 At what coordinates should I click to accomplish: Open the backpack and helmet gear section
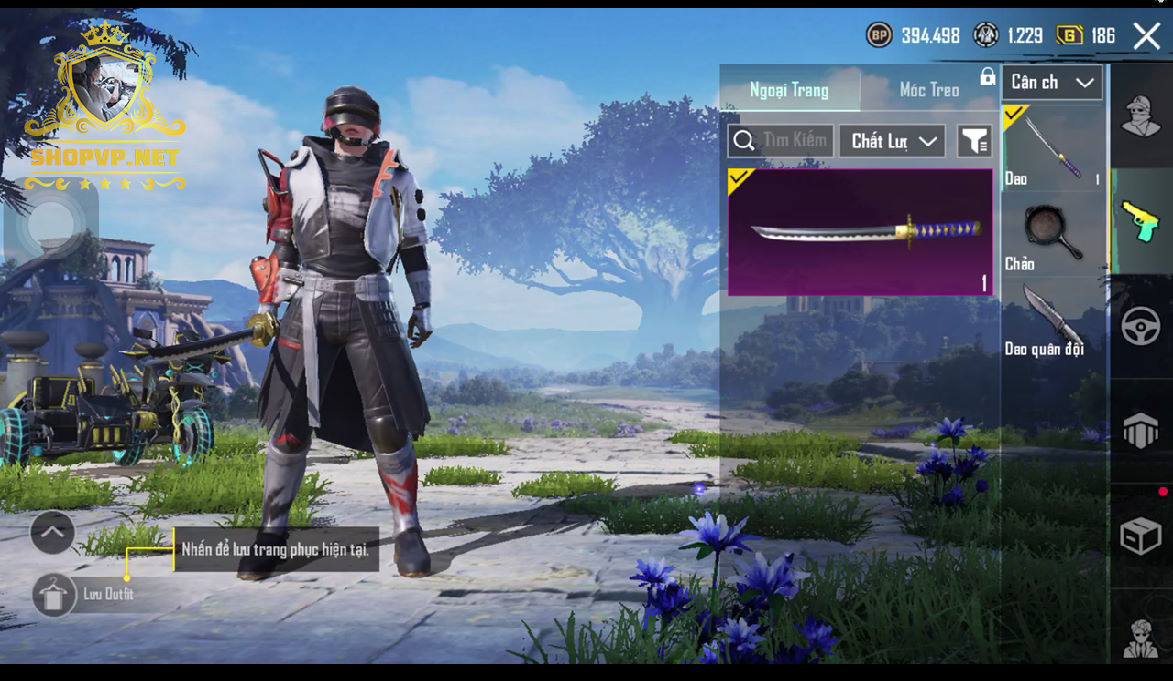pos(1141,432)
